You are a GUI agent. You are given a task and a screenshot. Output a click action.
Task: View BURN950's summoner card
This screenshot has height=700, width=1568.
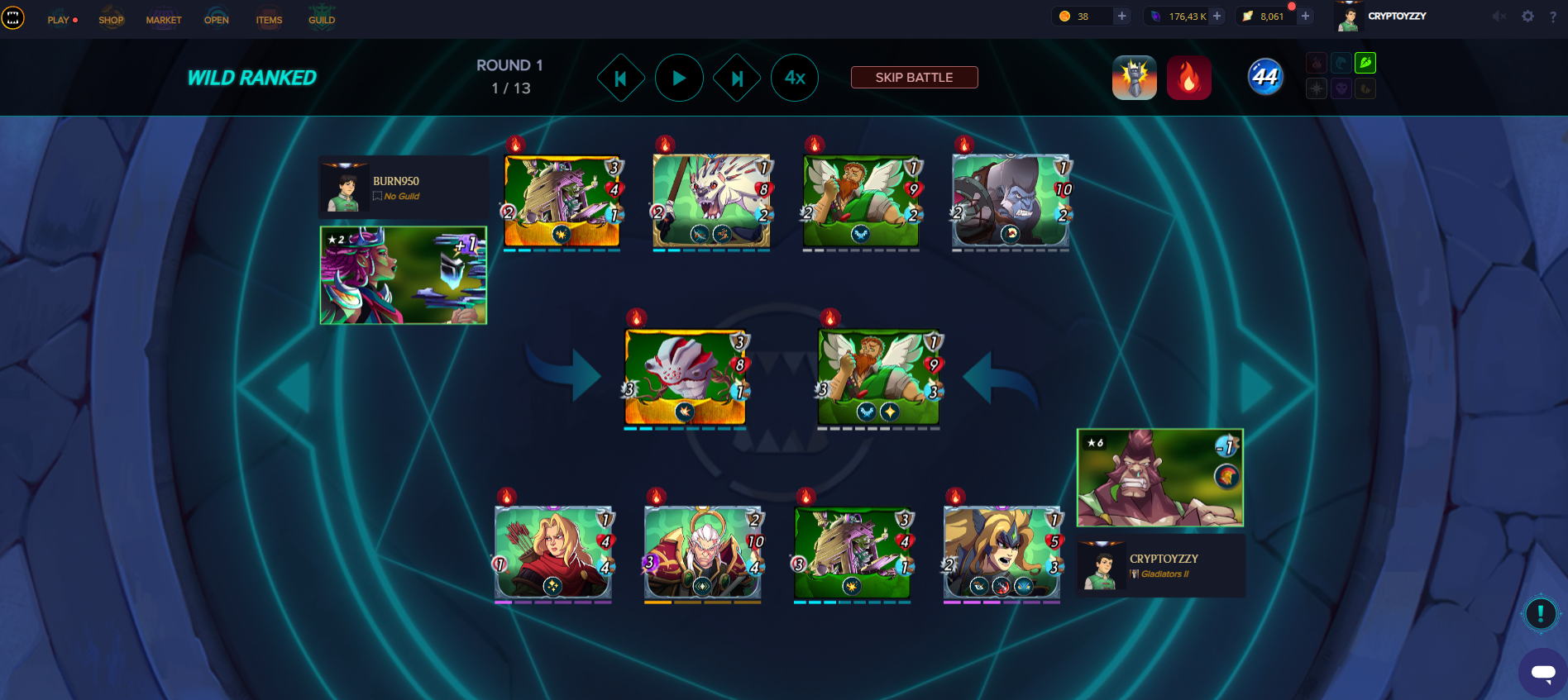pyautogui.click(x=404, y=275)
